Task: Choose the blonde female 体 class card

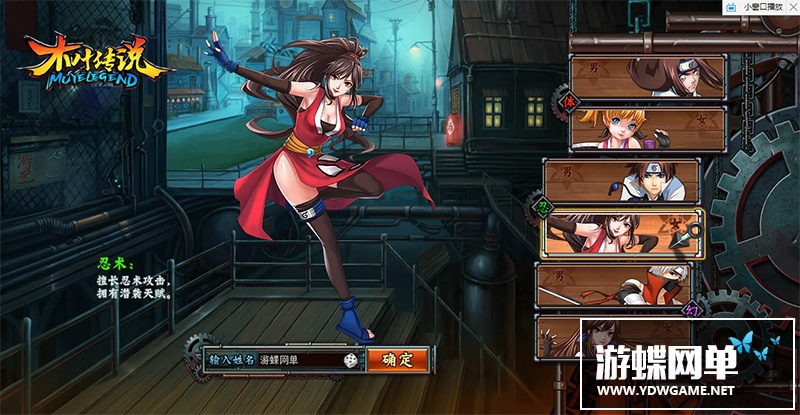Action: click(x=648, y=128)
